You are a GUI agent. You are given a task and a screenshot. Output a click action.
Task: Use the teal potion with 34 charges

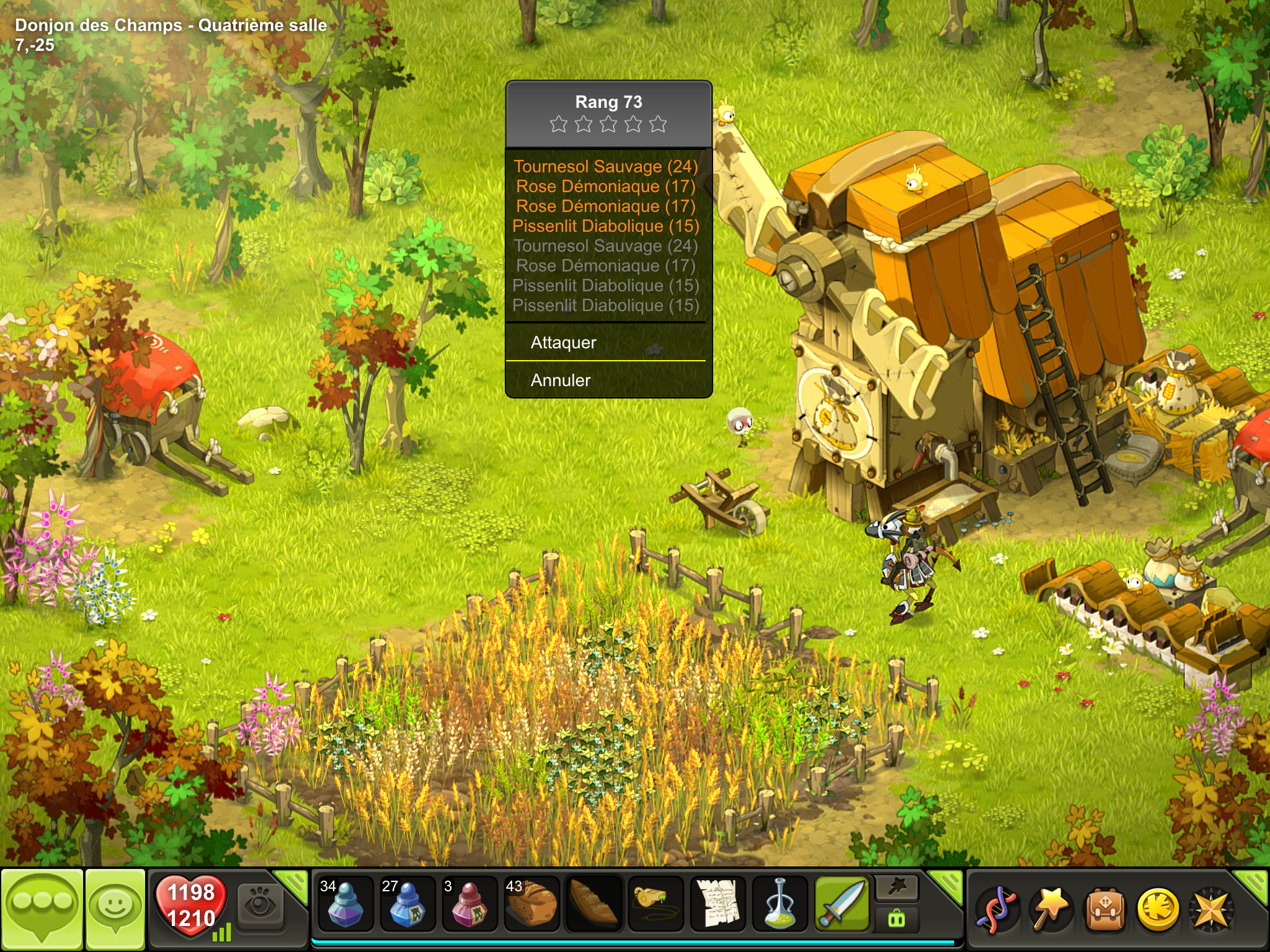point(345,904)
